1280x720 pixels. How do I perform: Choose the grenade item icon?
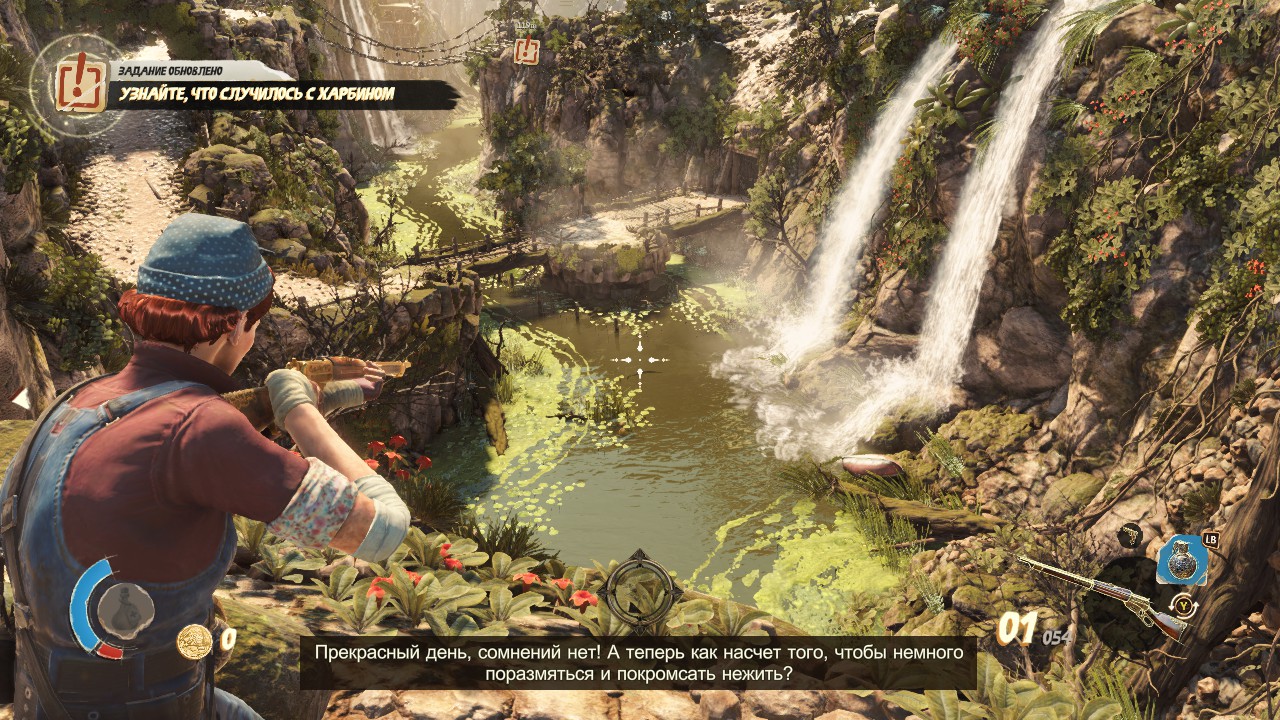click(x=1181, y=561)
